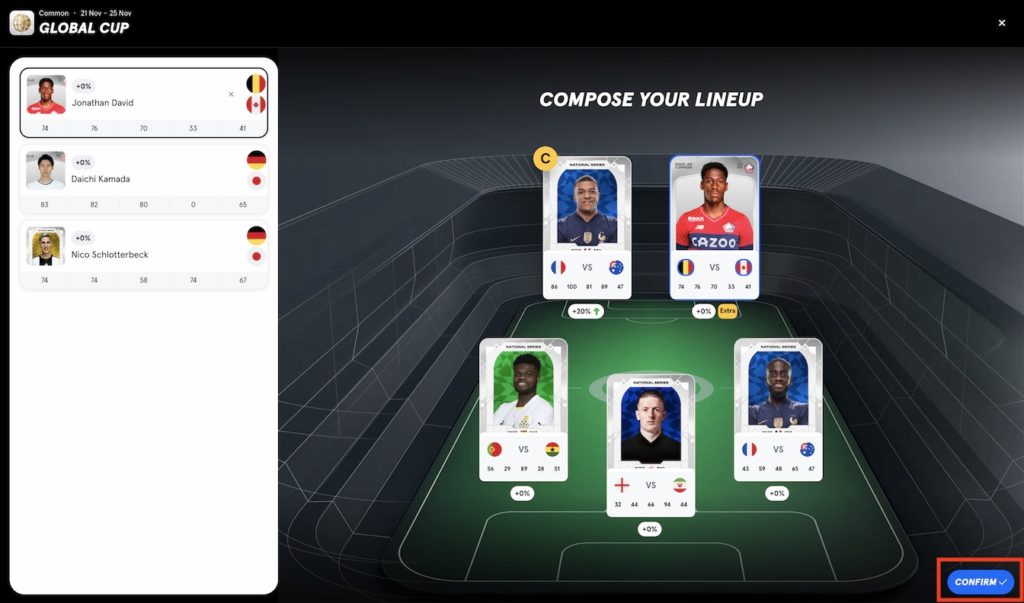Viewport: 1024px width, 603px height.
Task: Close the lineup composer window
Action: [1002, 23]
